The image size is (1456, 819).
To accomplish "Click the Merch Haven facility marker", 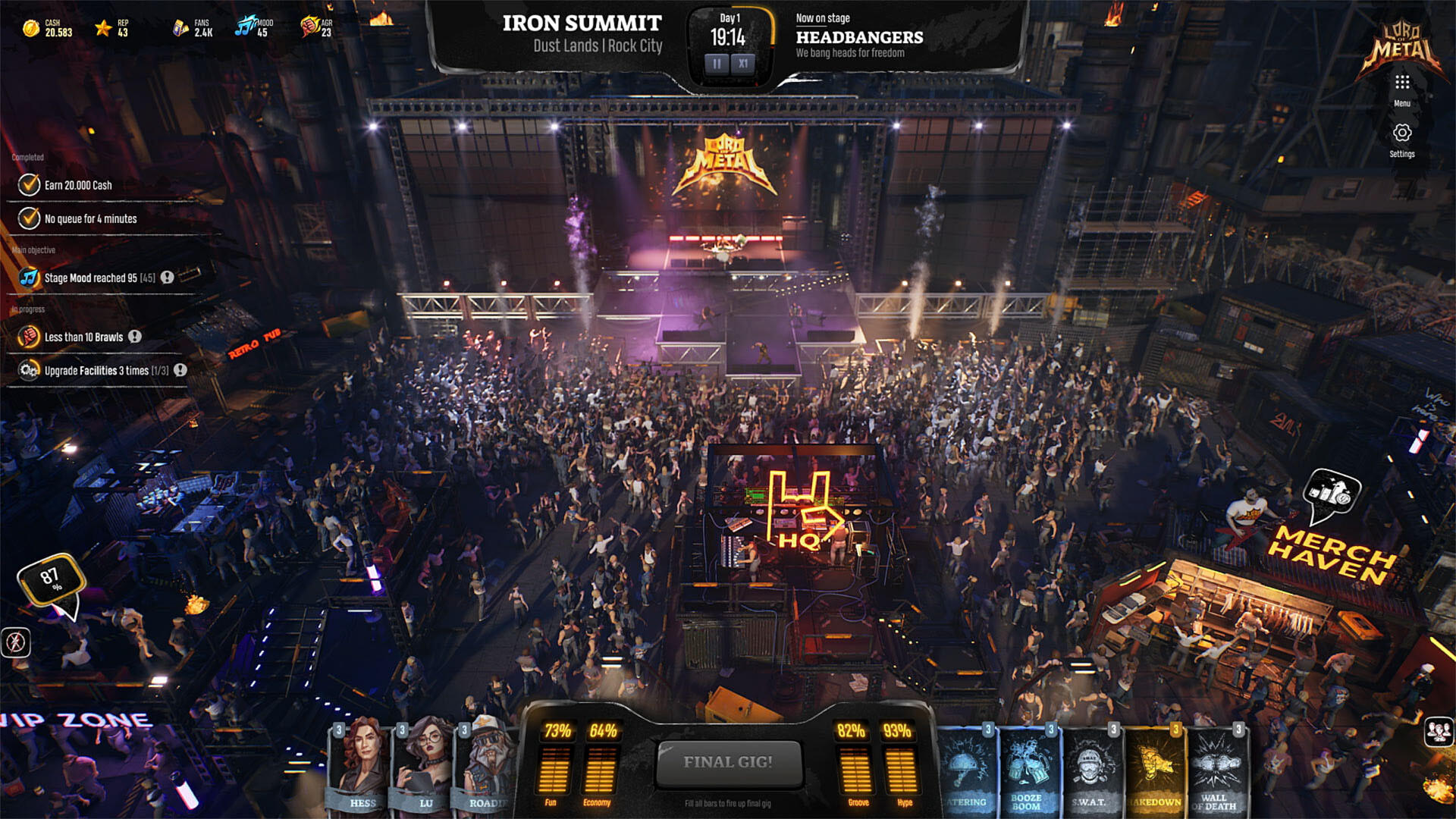I will [x=1332, y=494].
